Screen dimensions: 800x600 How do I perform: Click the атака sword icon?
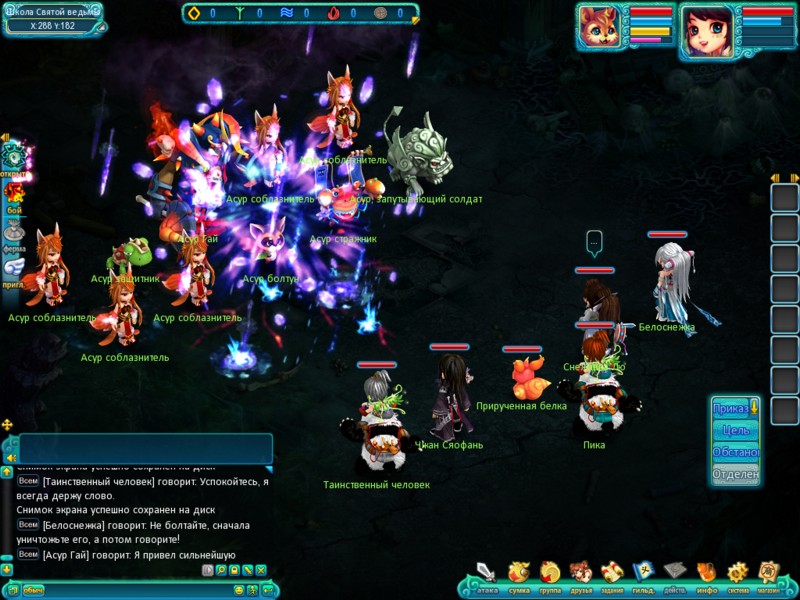487,573
